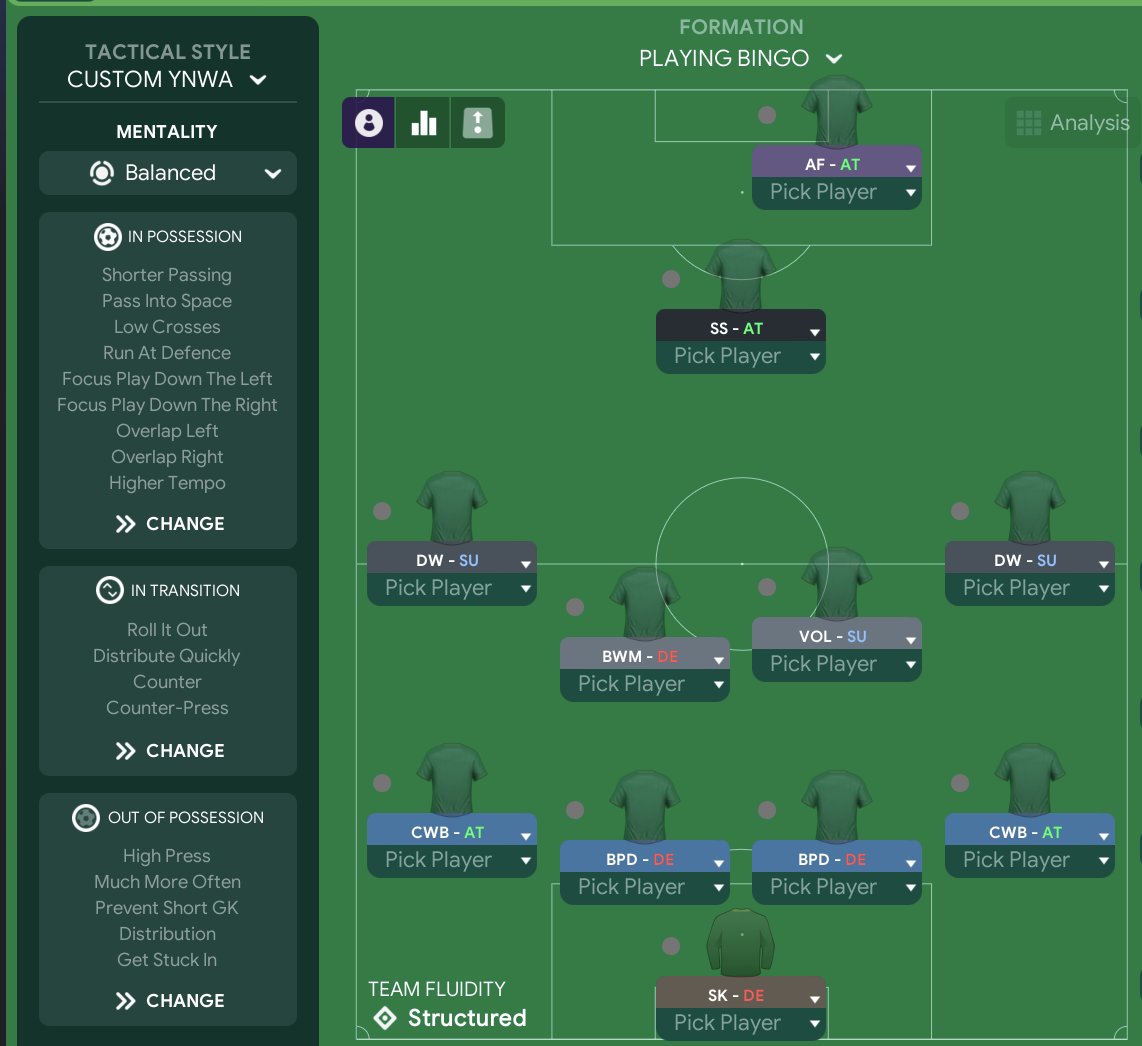Viewport: 1142px width, 1046px height.
Task: Change the In Transition instructions
Action: [168, 751]
